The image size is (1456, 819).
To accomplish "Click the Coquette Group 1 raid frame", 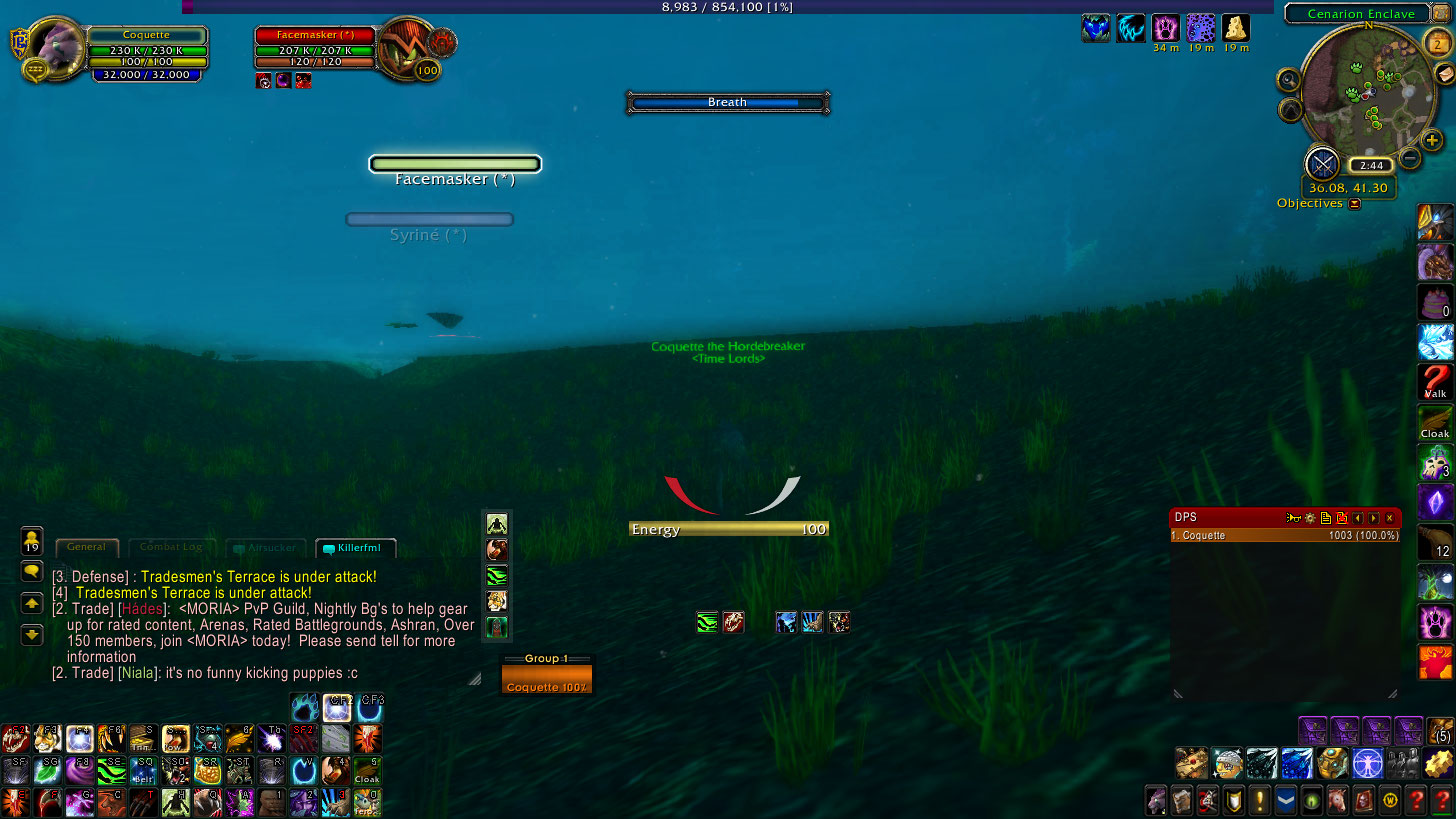I will coord(546,680).
